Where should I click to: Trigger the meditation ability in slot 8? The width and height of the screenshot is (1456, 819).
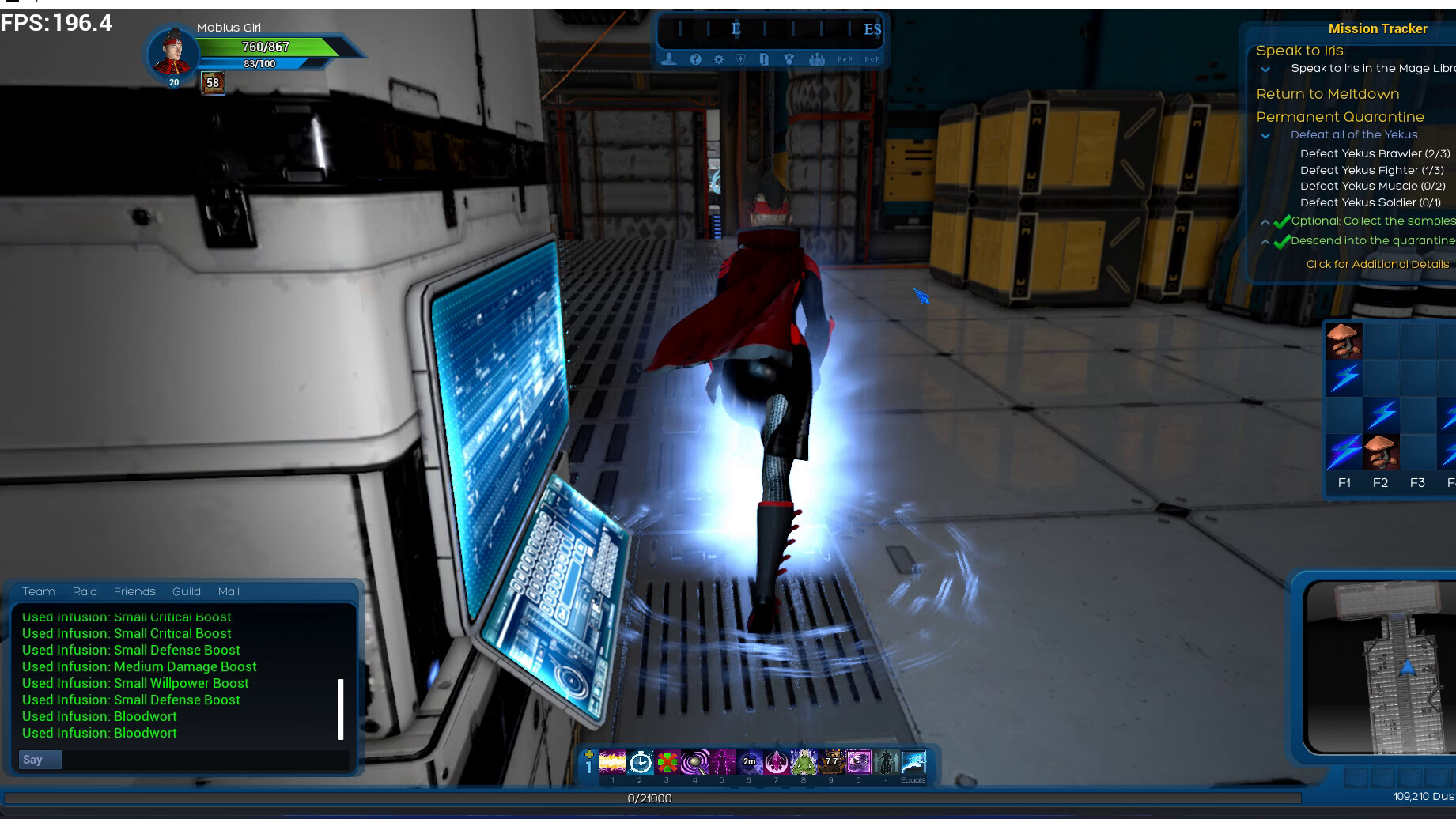[x=804, y=762]
